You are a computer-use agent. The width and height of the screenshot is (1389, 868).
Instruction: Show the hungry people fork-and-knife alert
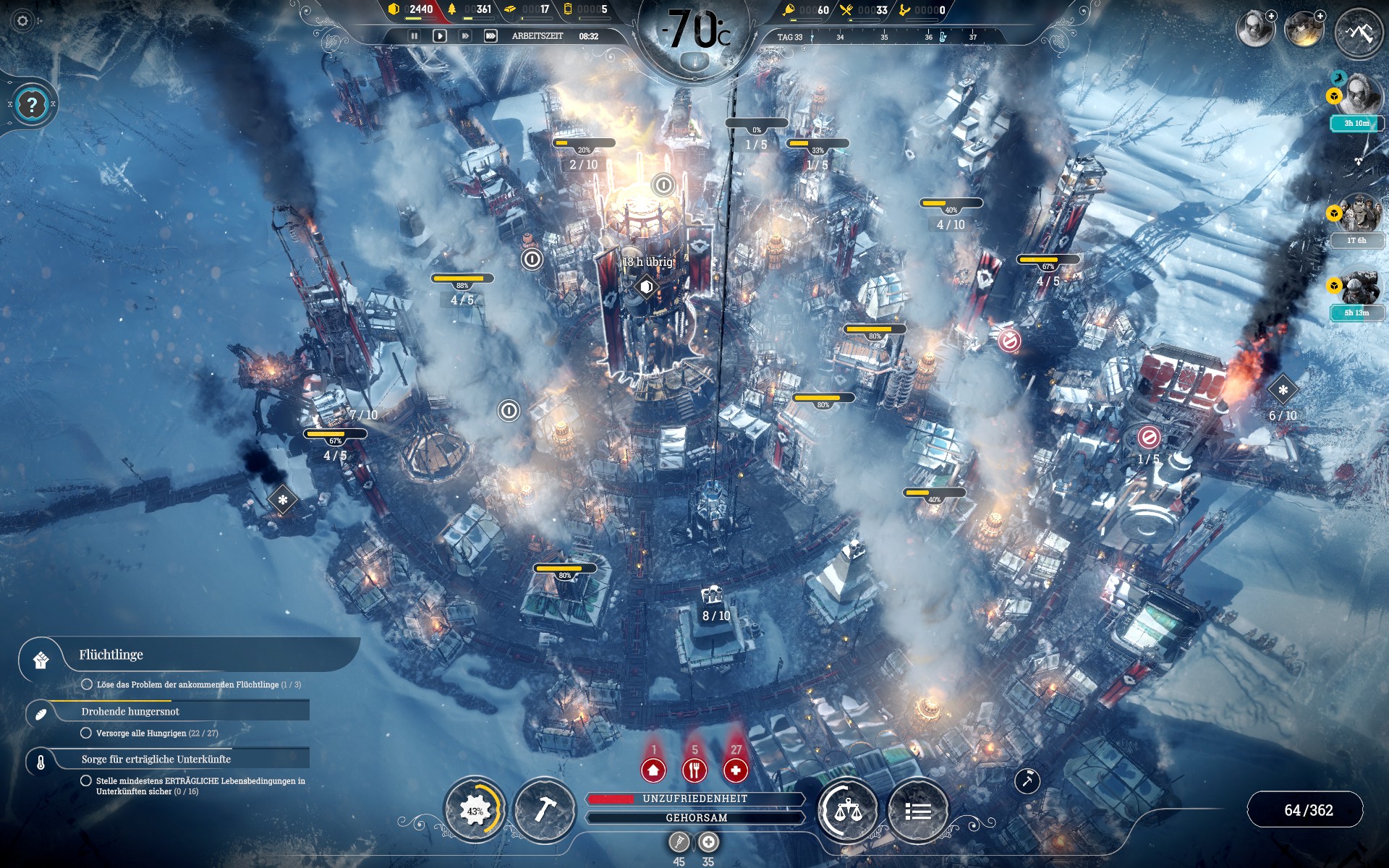click(694, 770)
